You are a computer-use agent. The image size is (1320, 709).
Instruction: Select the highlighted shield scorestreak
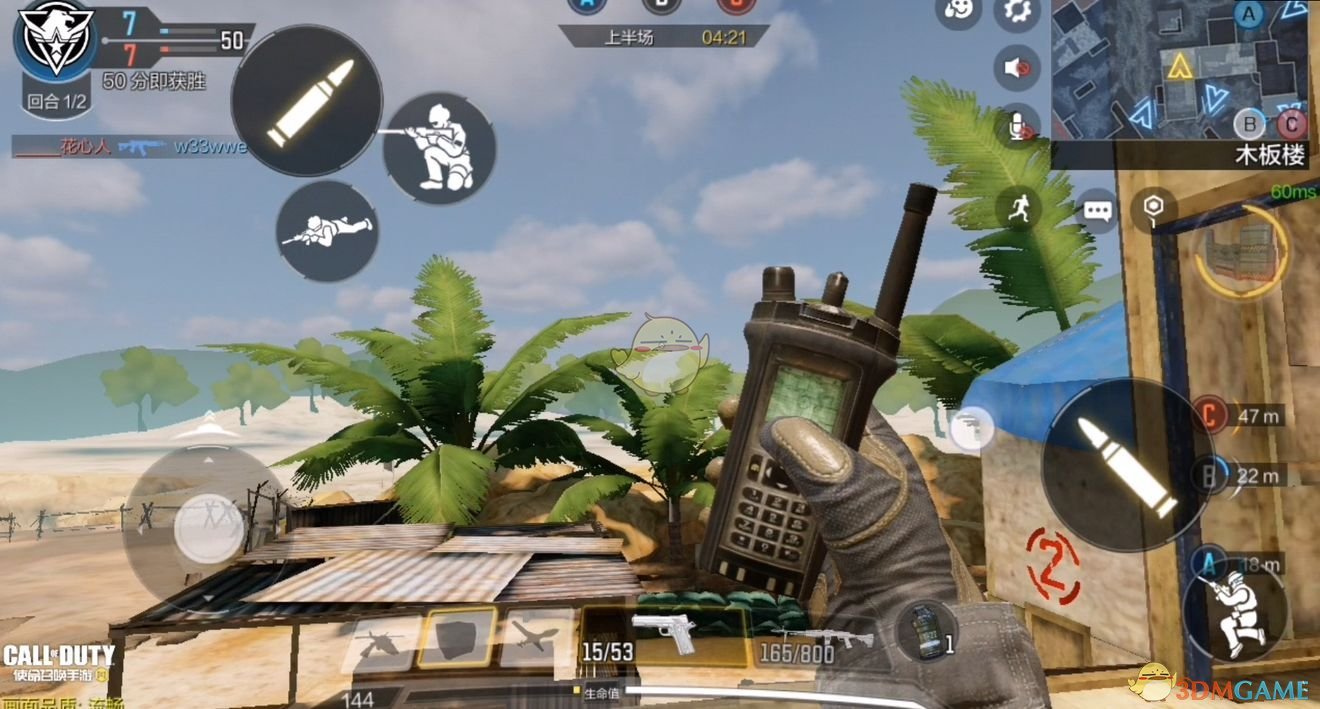(x=457, y=637)
